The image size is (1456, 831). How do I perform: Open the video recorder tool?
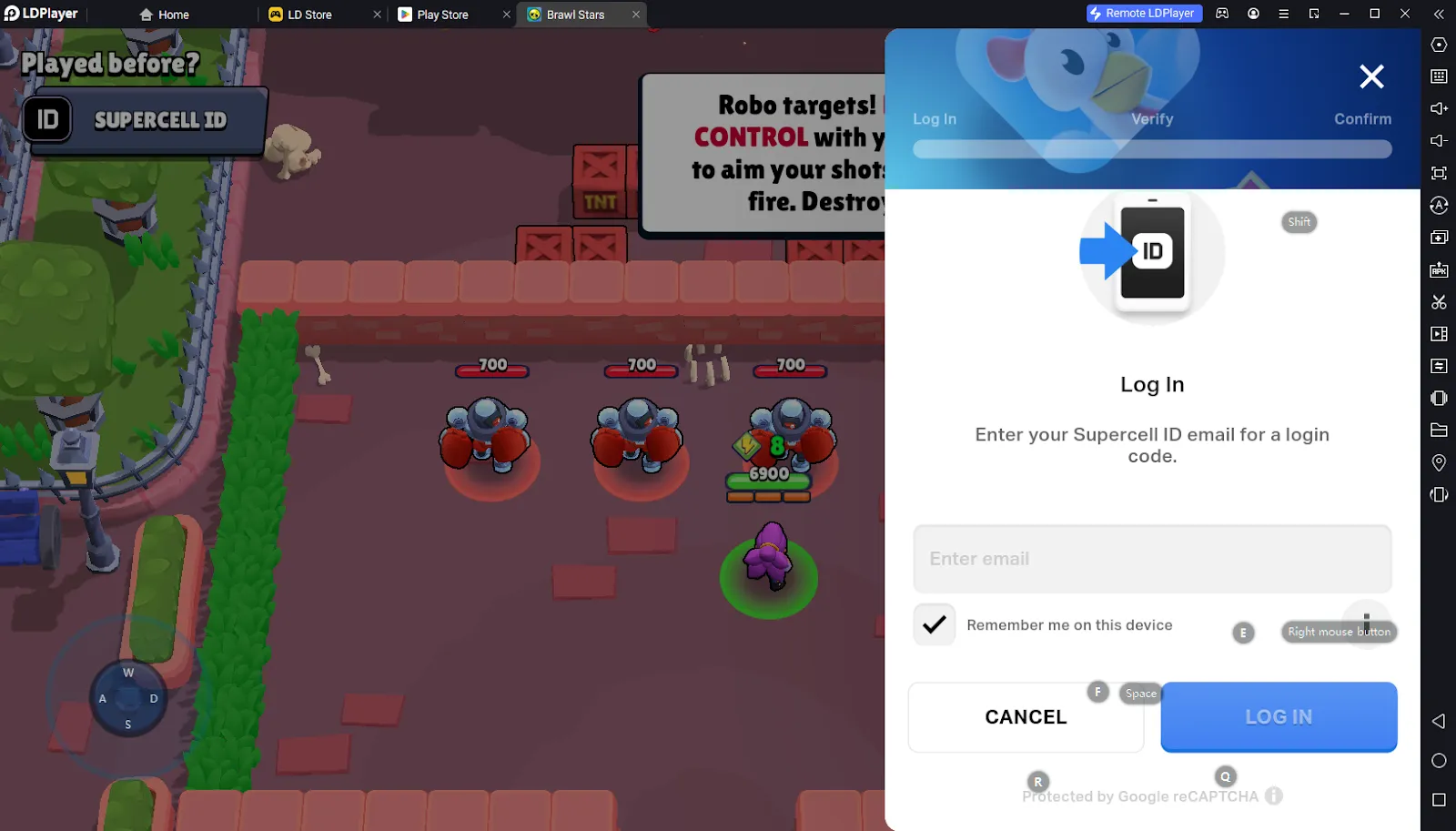click(1439, 334)
